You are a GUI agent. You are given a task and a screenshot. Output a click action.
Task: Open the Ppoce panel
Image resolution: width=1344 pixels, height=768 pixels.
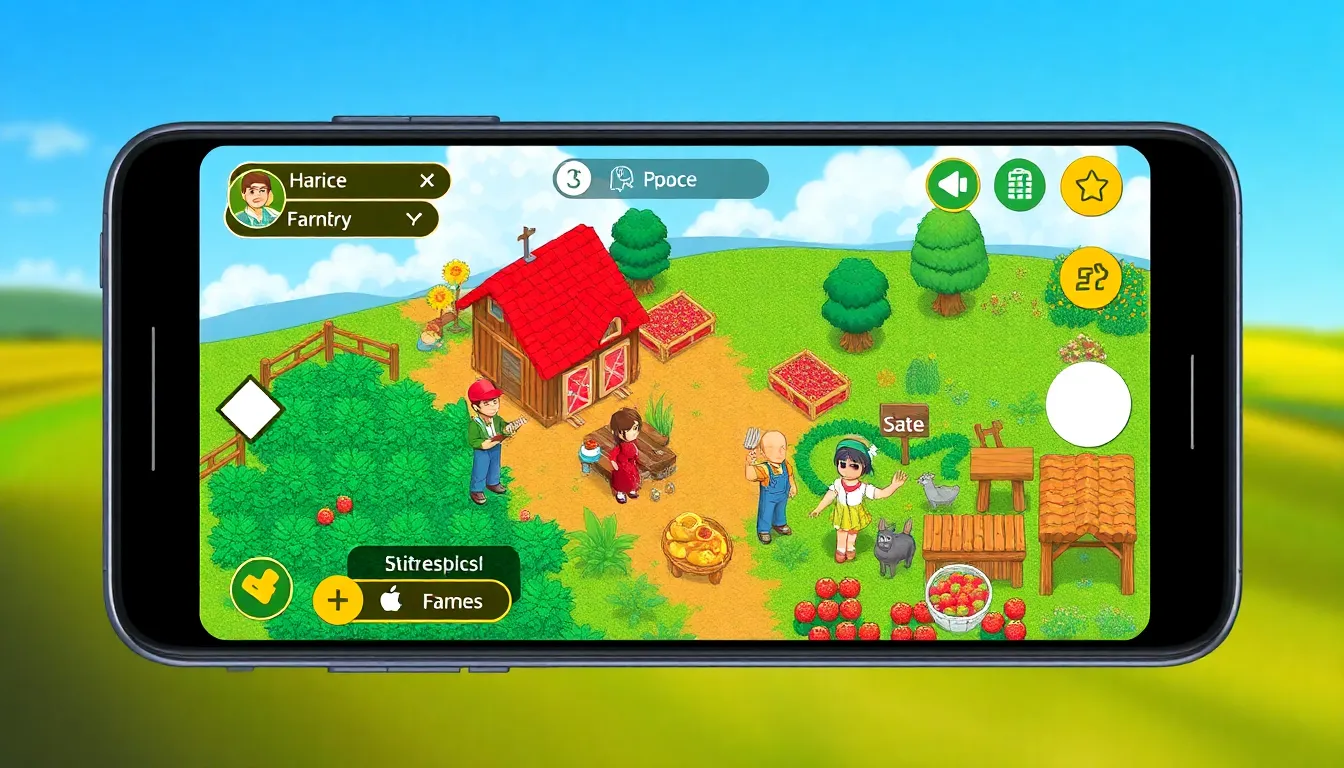(660, 180)
